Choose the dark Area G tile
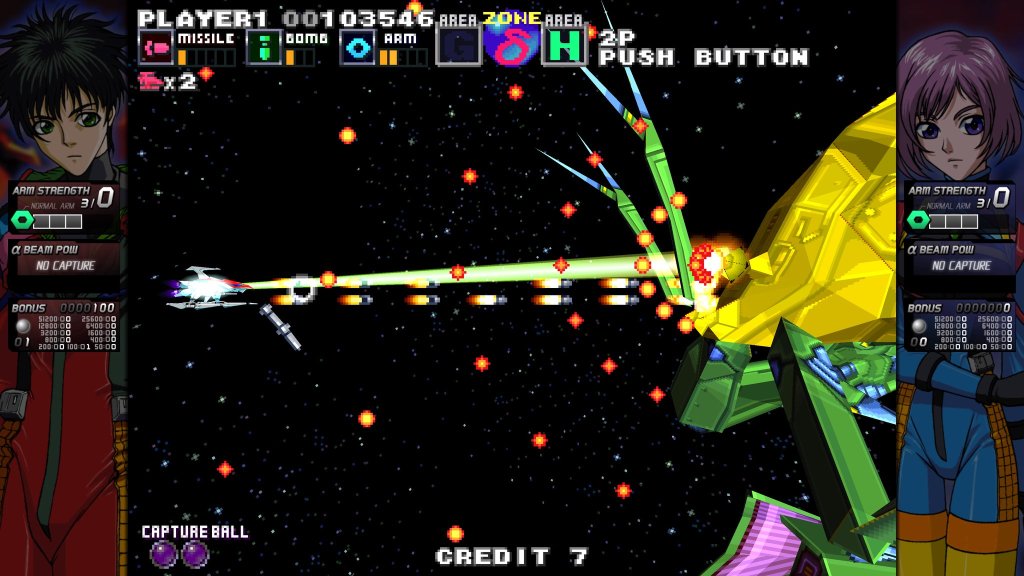The width and height of the screenshot is (1024, 576). pyautogui.click(x=458, y=47)
